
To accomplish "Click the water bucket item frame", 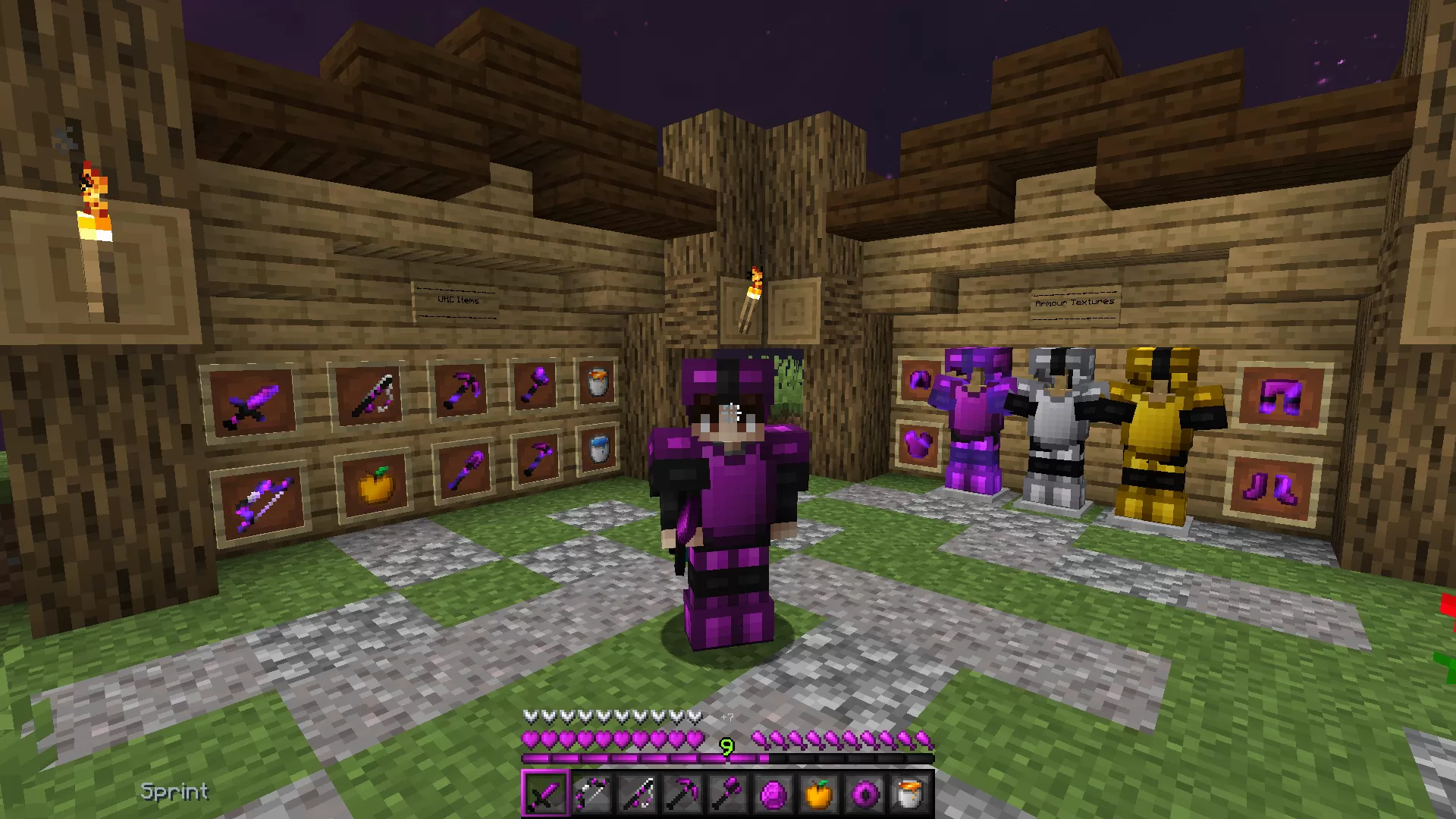I will pyautogui.click(x=599, y=450).
